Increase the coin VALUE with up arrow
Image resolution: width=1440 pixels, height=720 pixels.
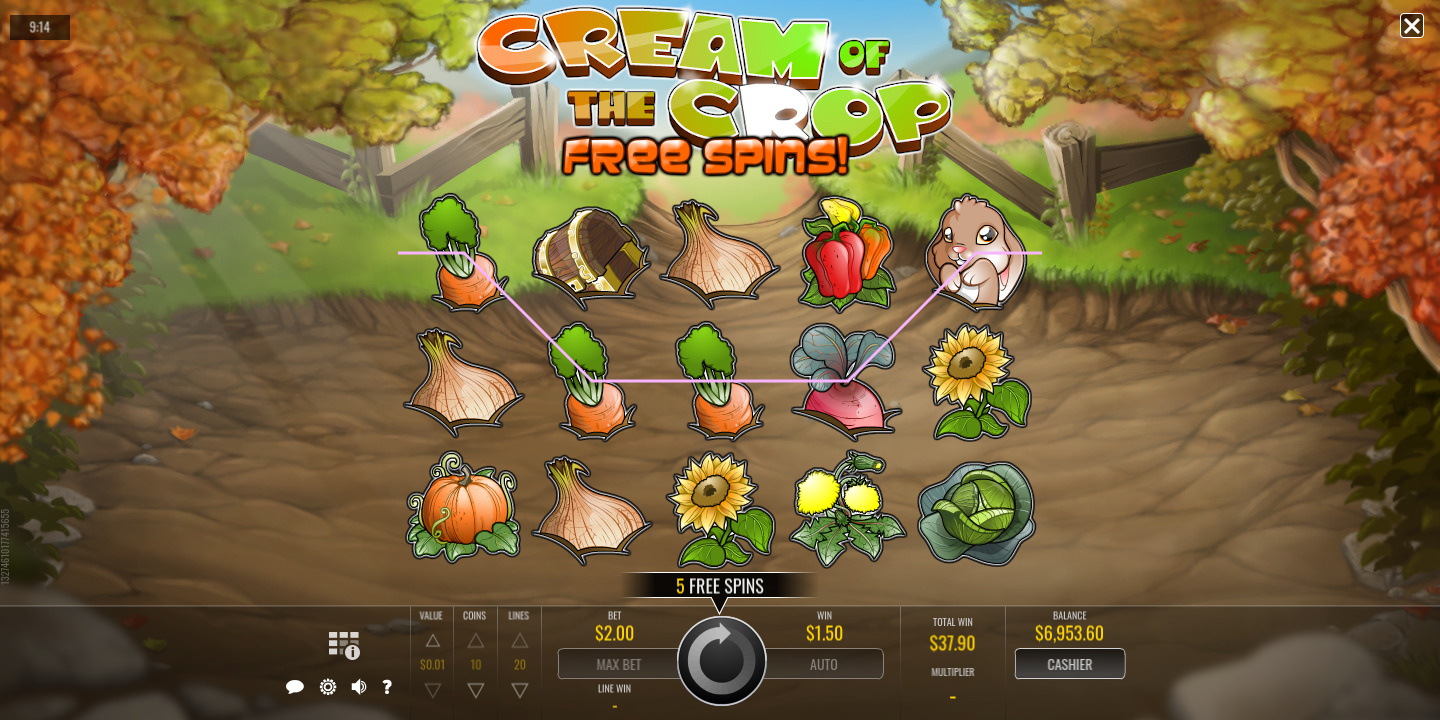tap(432, 640)
